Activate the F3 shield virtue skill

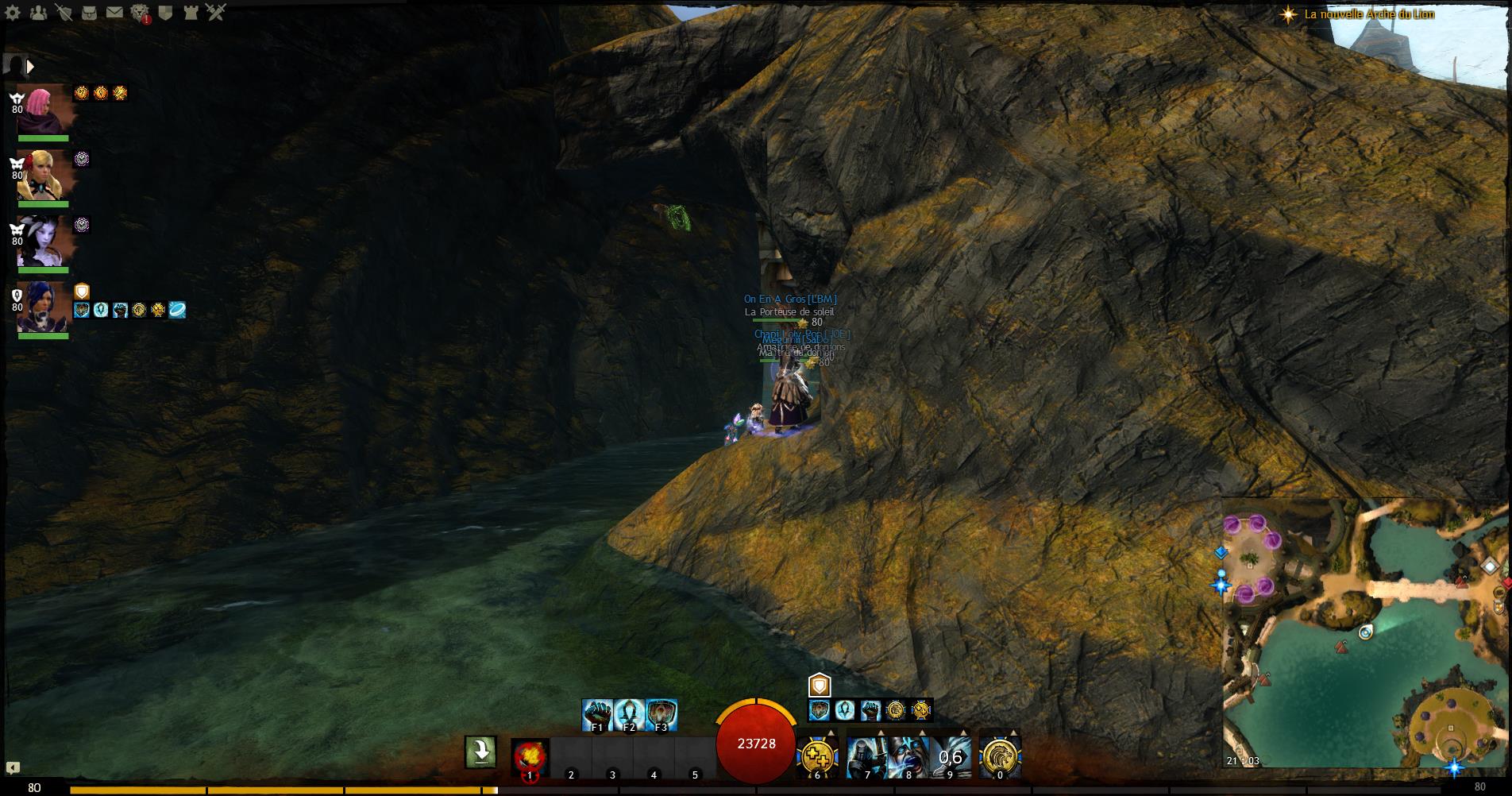(661, 715)
